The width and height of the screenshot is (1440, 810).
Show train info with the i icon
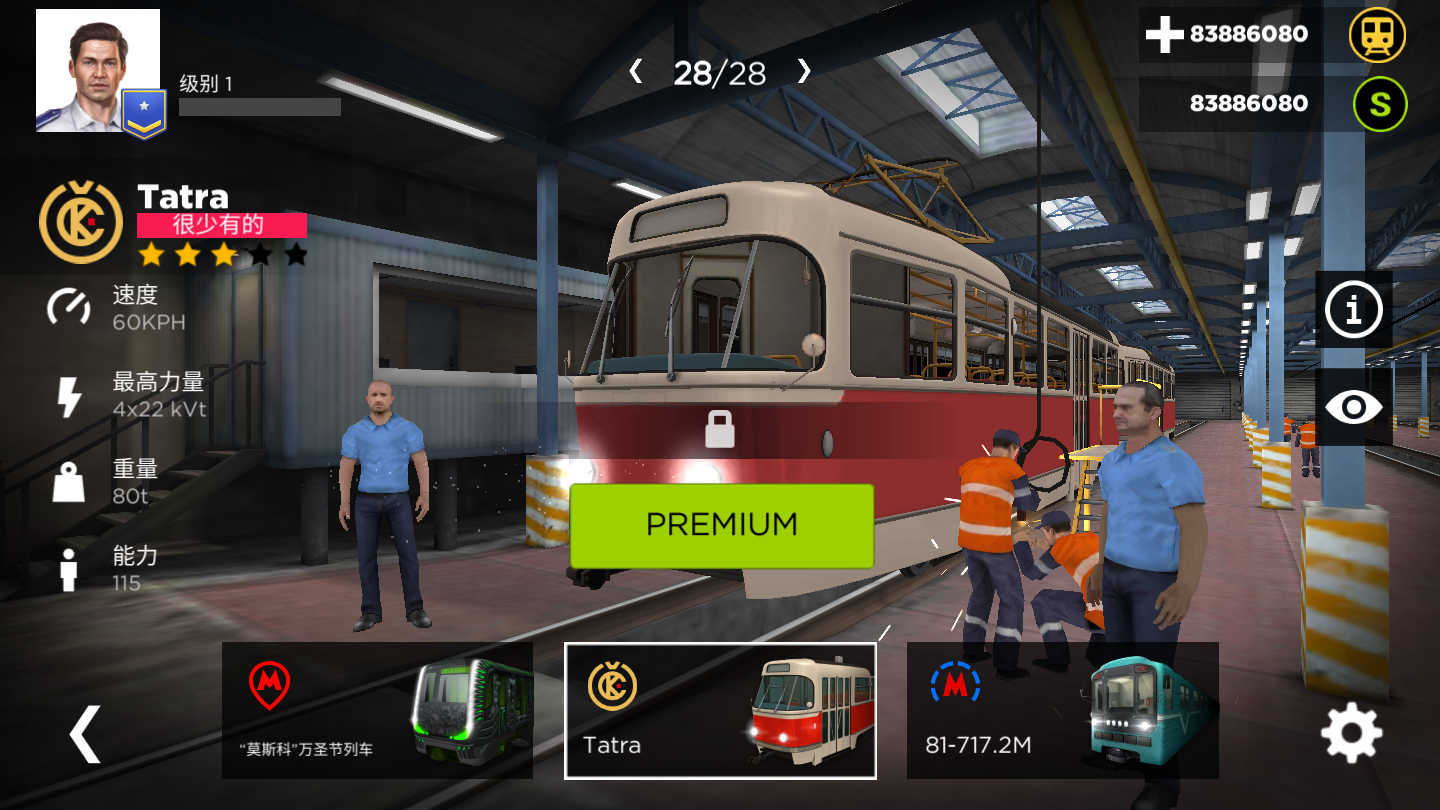tap(1353, 310)
